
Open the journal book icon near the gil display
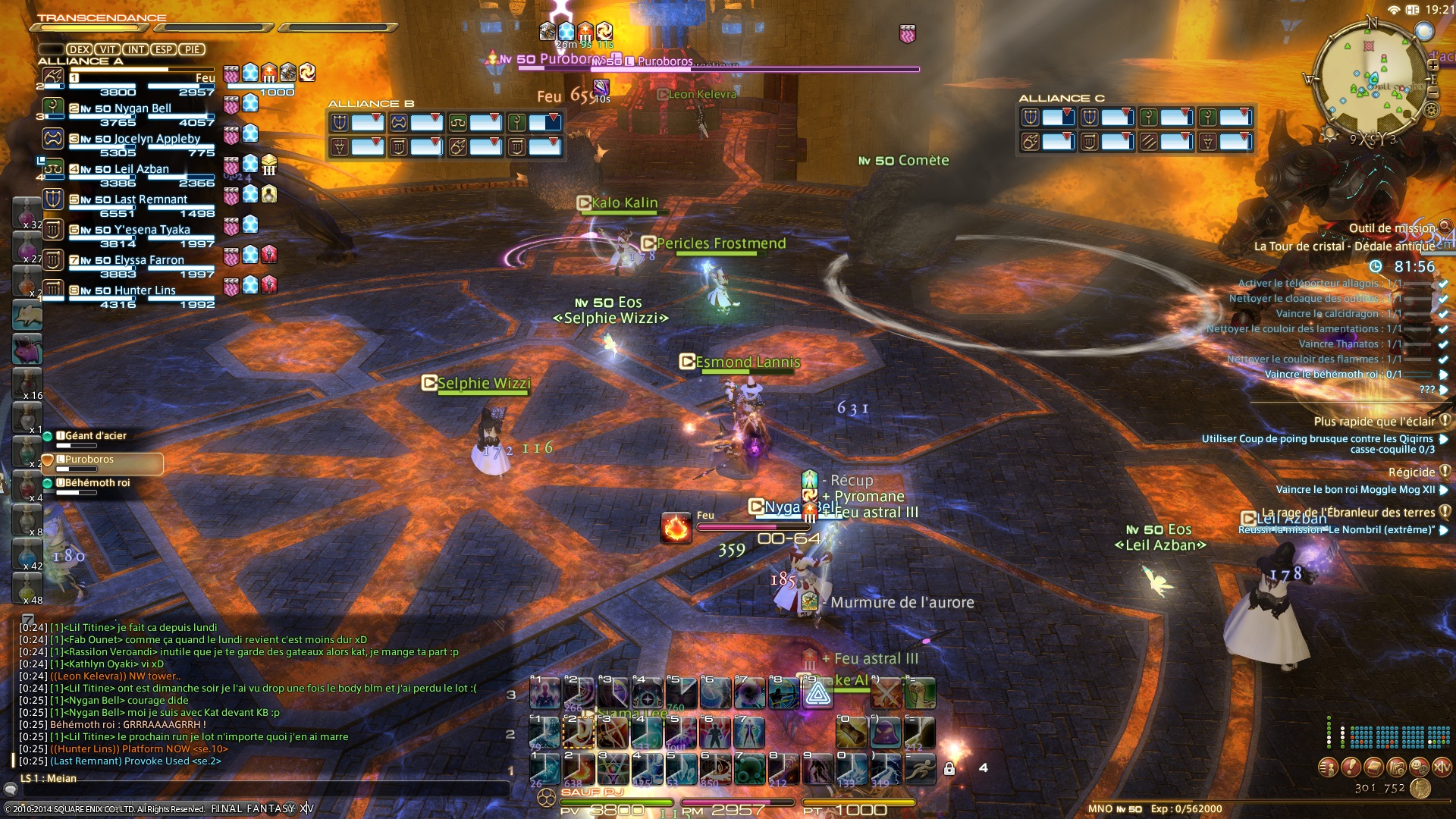[x=1373, y=767]
